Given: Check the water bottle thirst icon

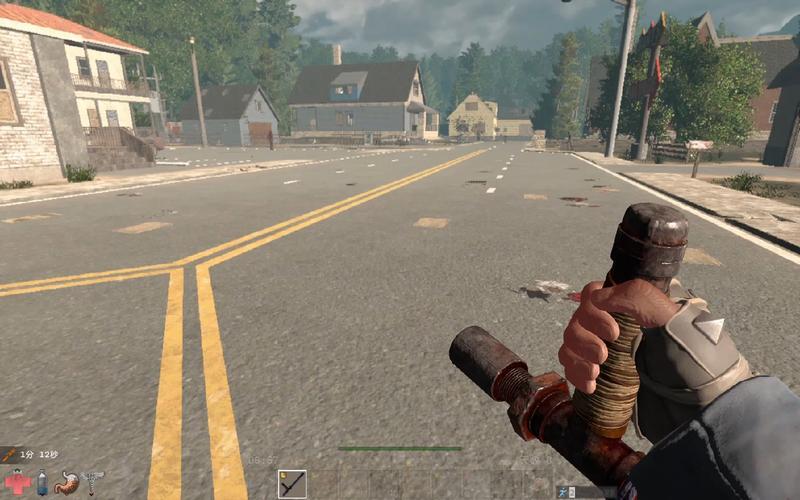Looking at the screenshot, I should coord(42,484).
